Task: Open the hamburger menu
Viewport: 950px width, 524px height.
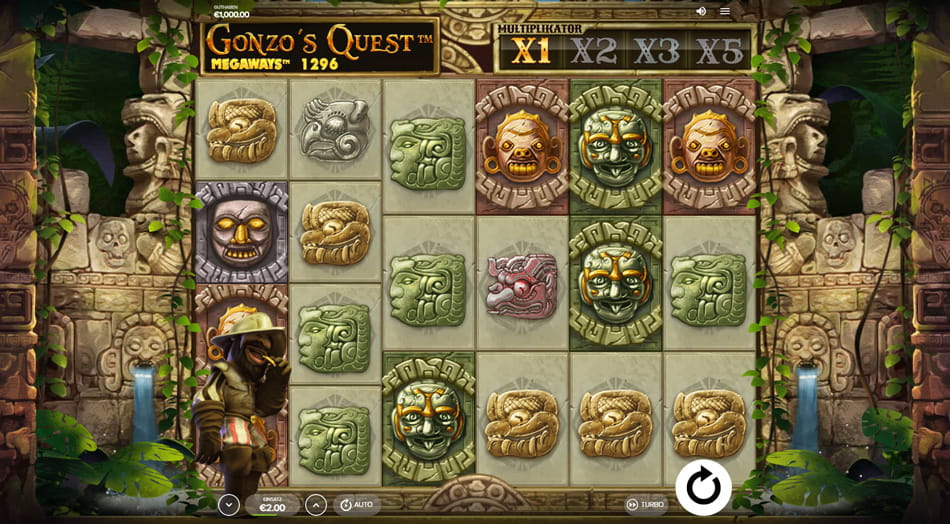Action: 725,11
